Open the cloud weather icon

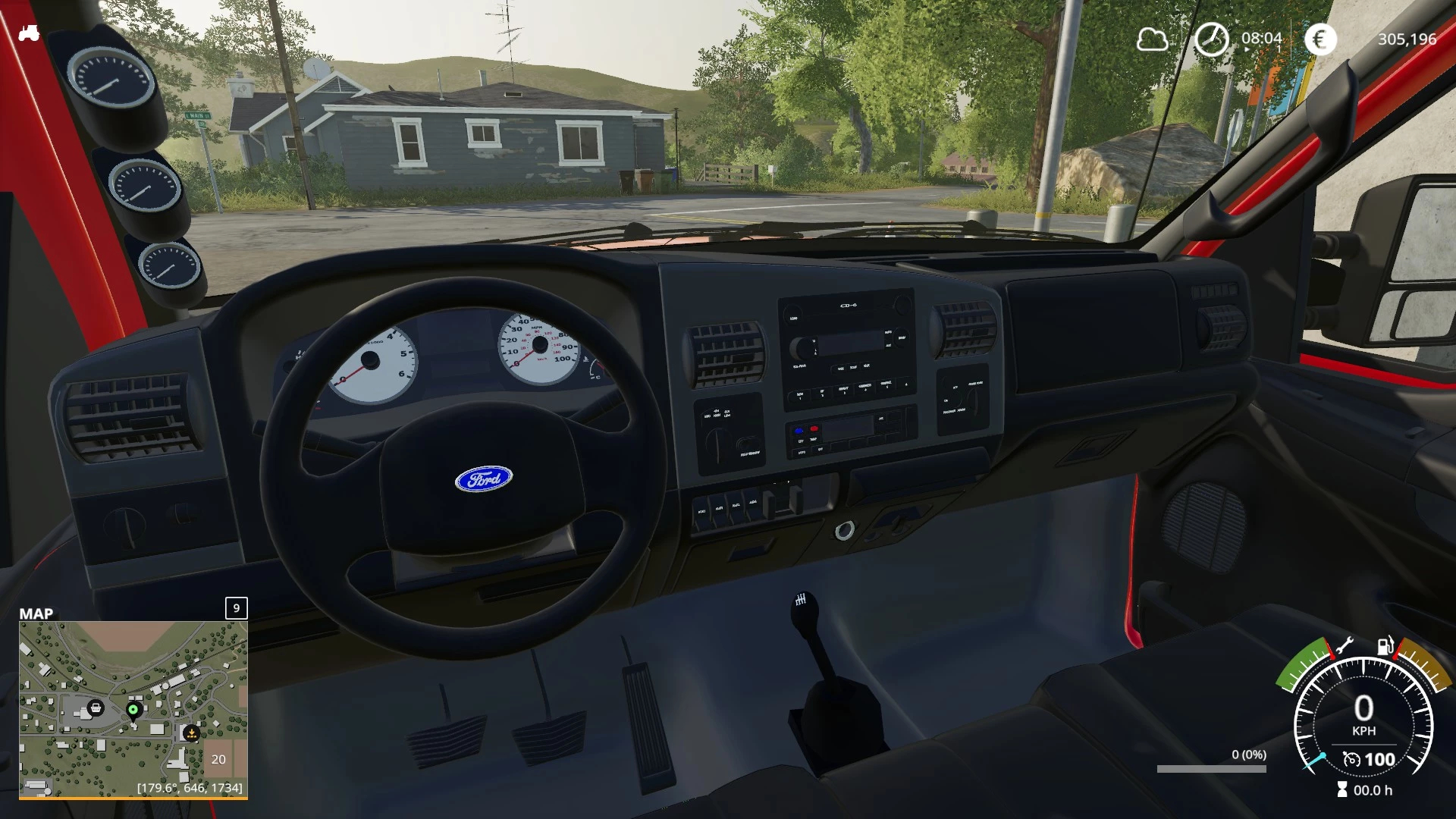1152,39
